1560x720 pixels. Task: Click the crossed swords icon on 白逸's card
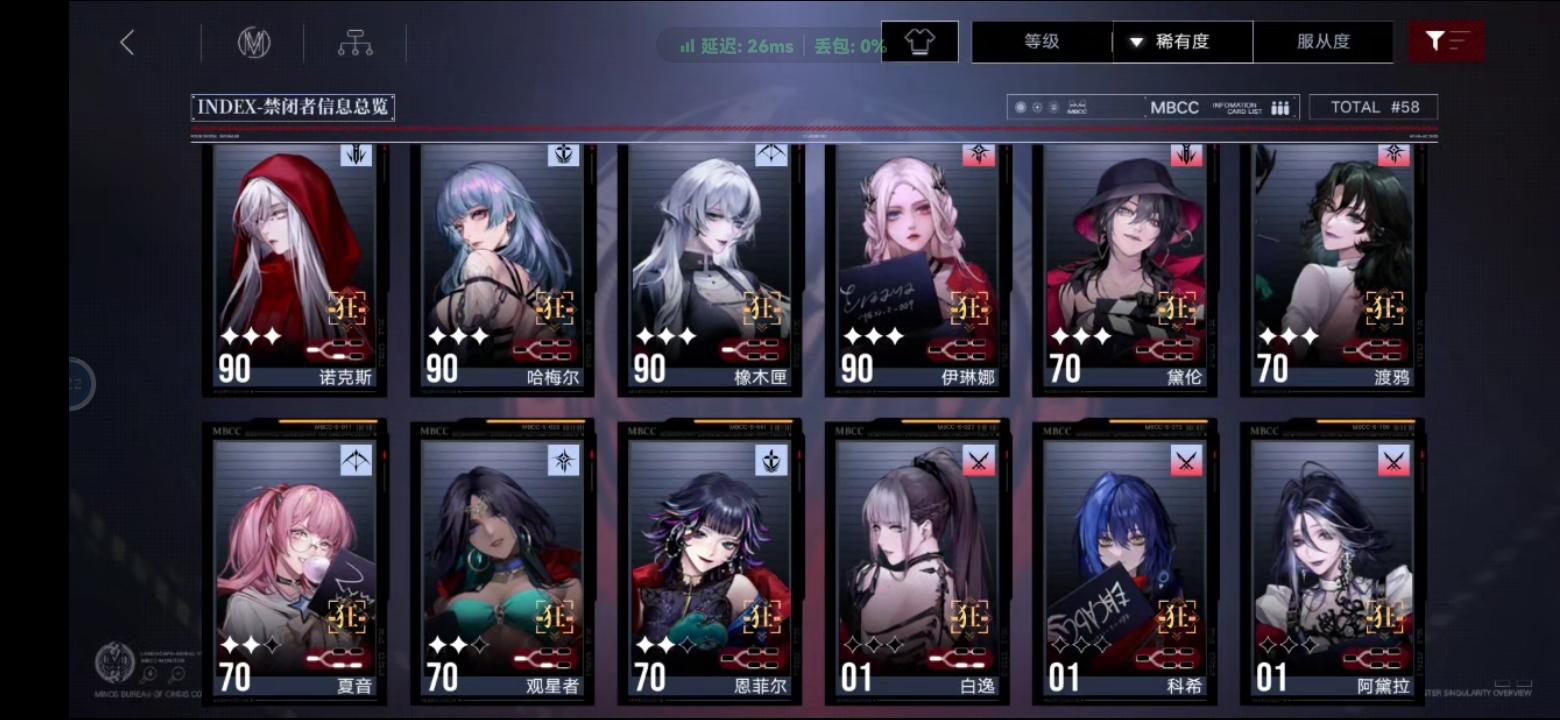click(x=978, y=461)
